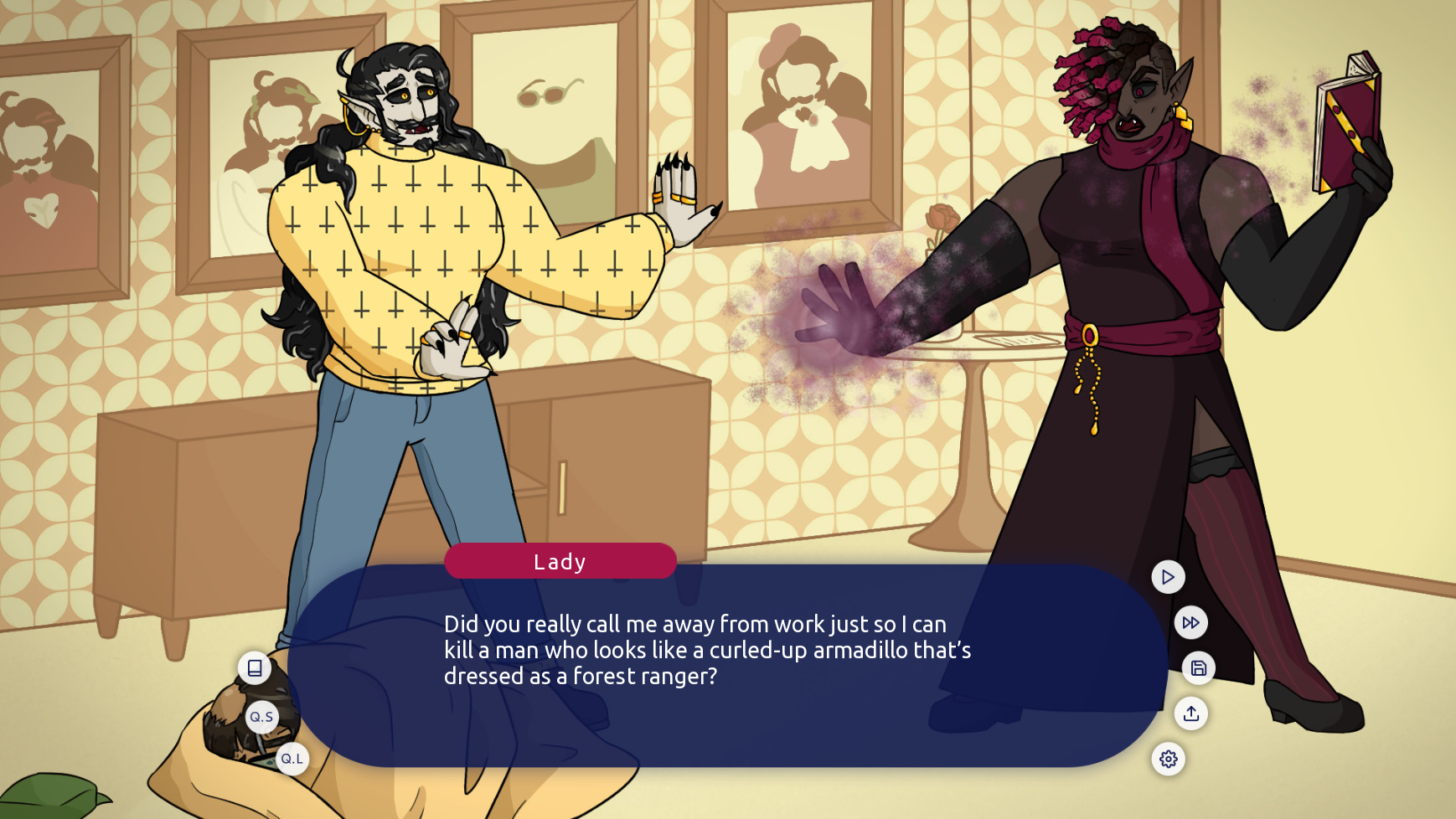Click the Lady name banner
1456x819 pixels.
pos(561,561)
